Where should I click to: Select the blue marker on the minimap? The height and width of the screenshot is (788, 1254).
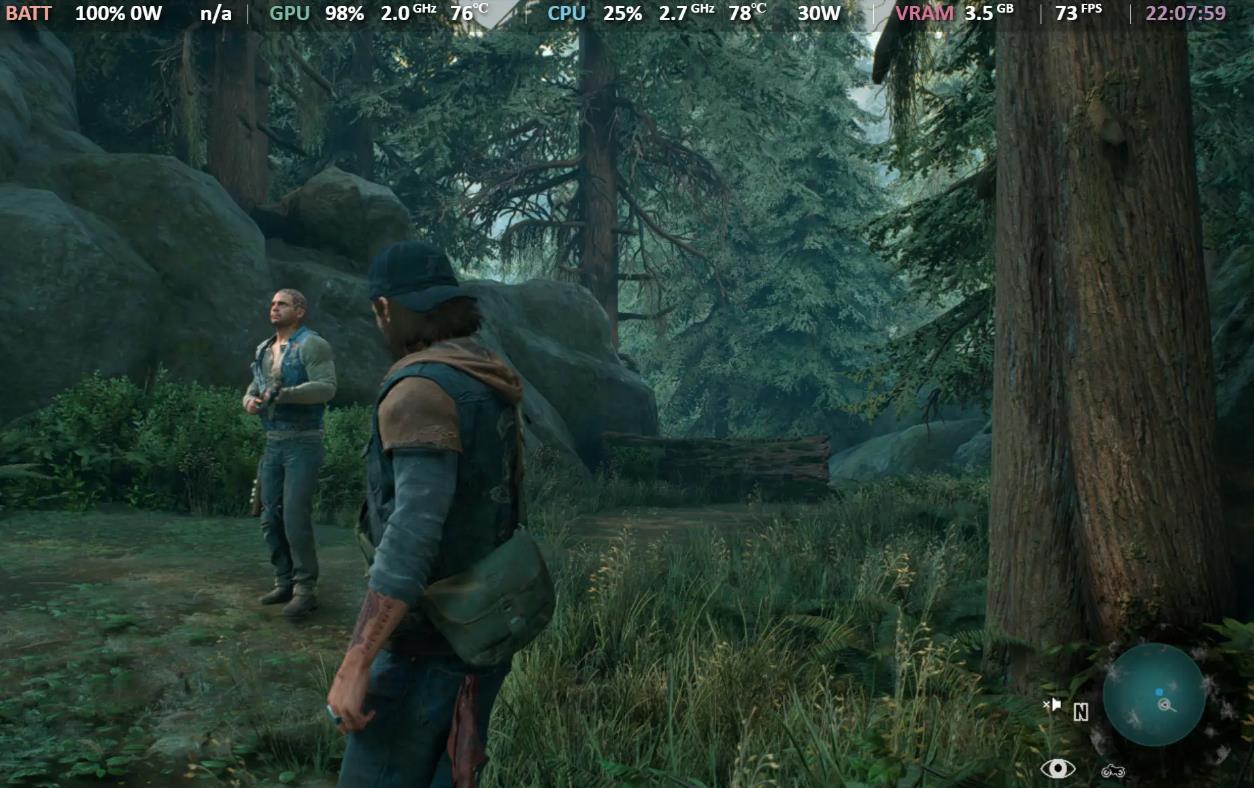coord(1159,691)
